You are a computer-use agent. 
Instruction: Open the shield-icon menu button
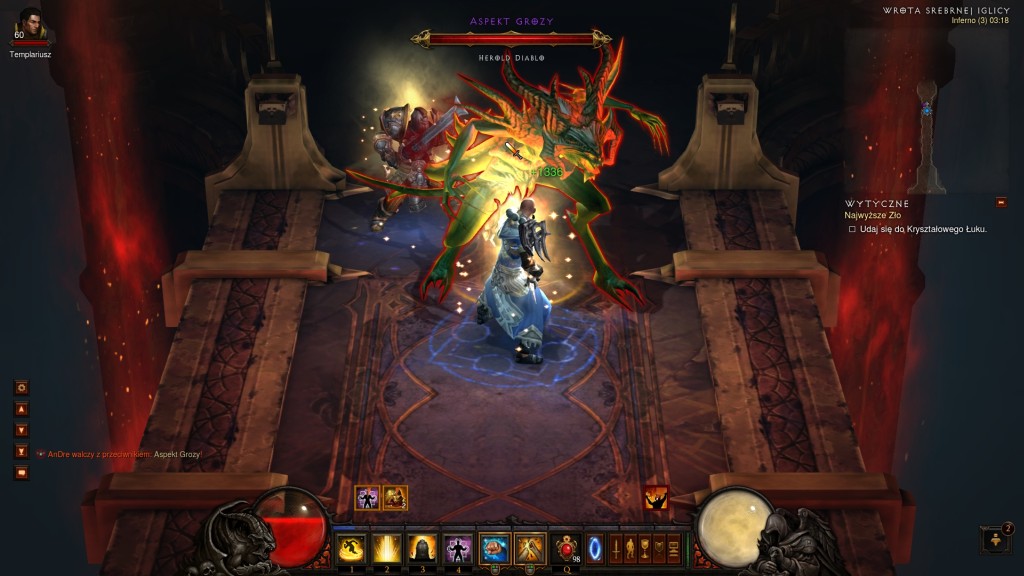(x=658, y=548)
